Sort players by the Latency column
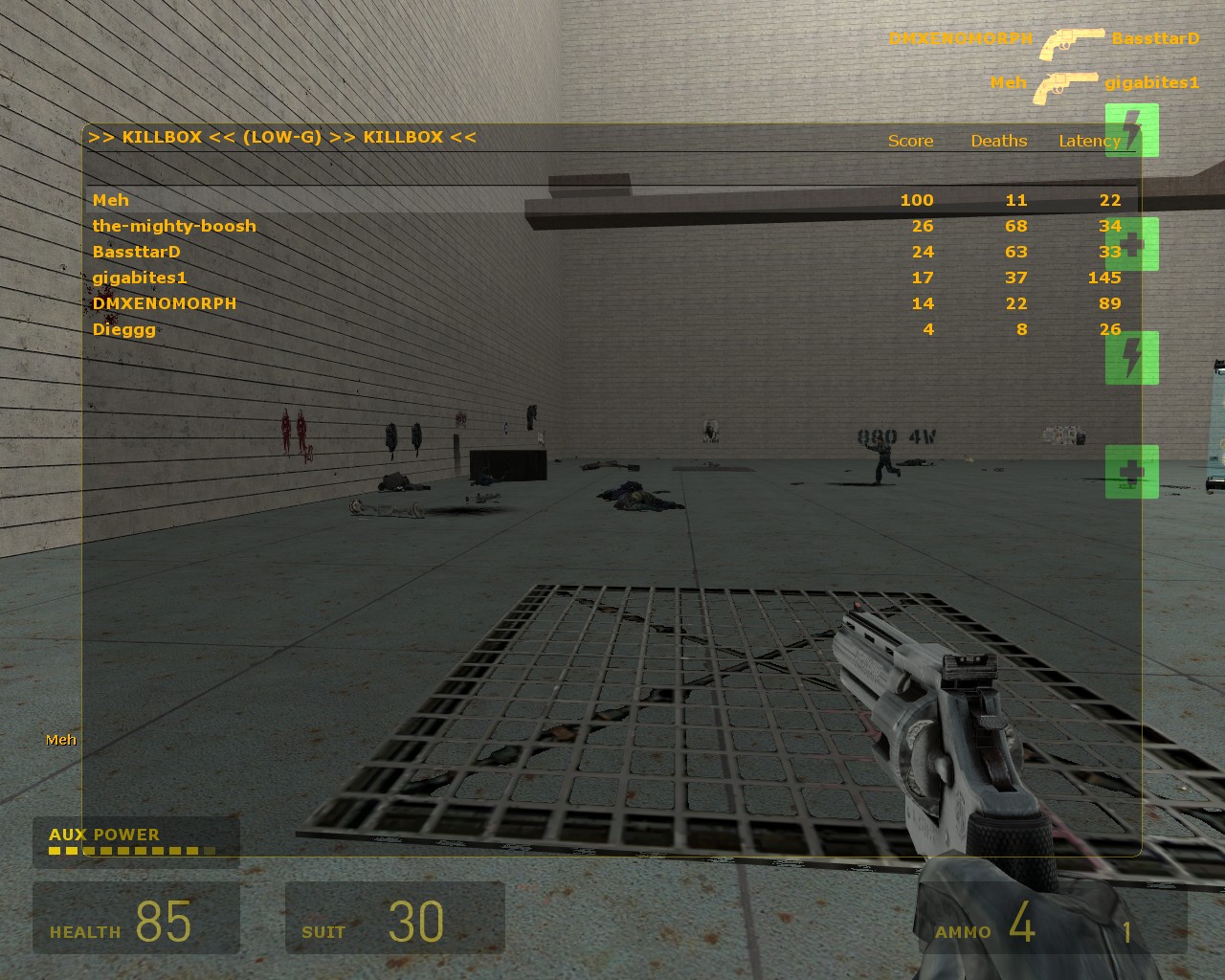This screenshot has width=1225, height=980. point(1089,141)
